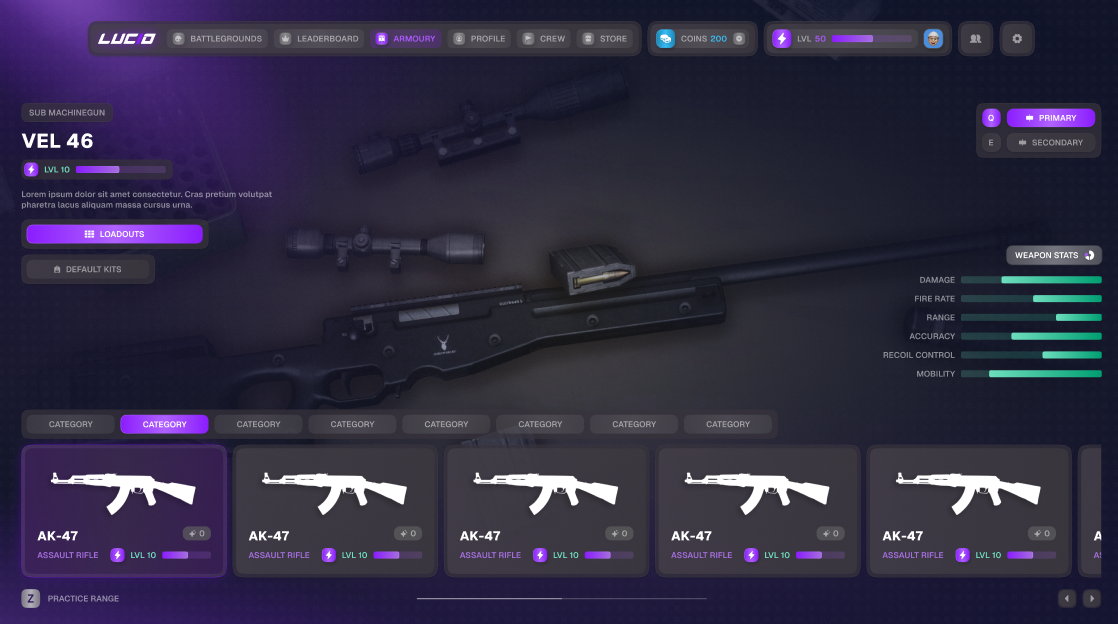The image size is (1118, 624).
Task: Open the player avatar icon
Action: 933,39
